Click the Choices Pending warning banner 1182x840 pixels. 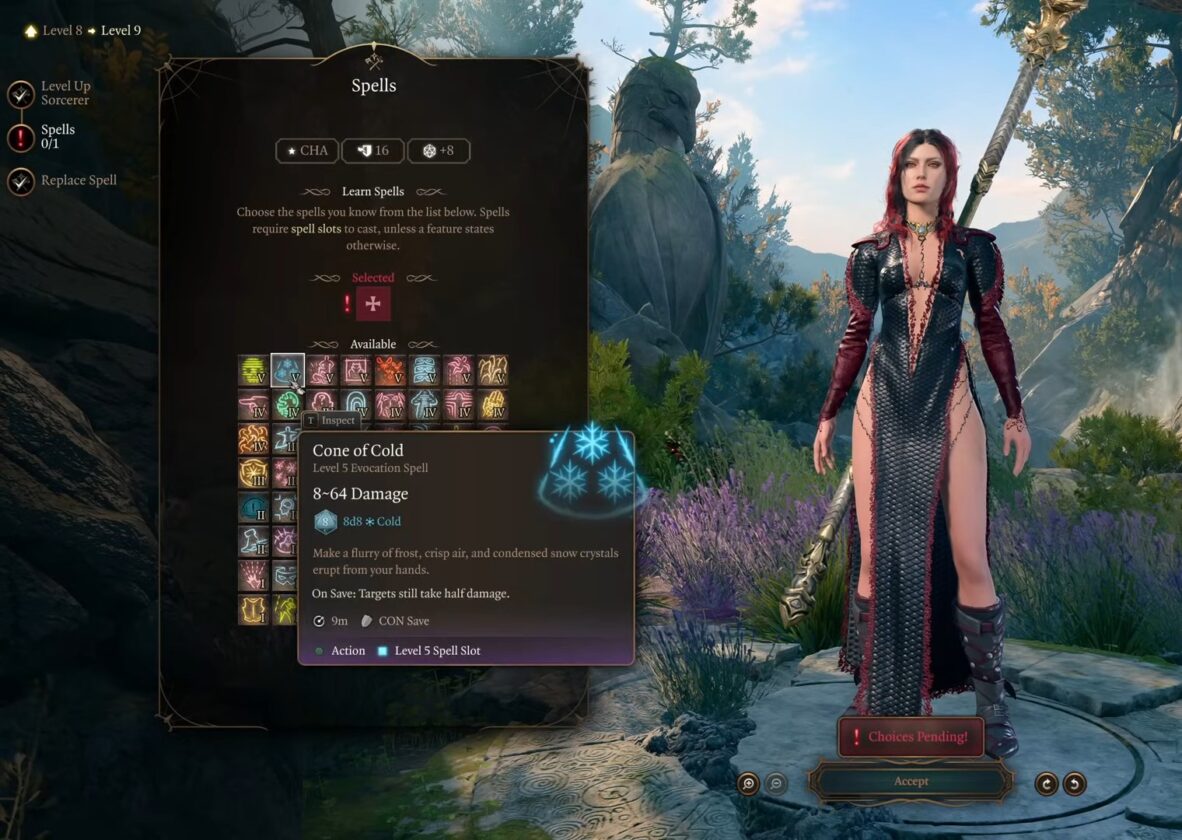(910, 737)
